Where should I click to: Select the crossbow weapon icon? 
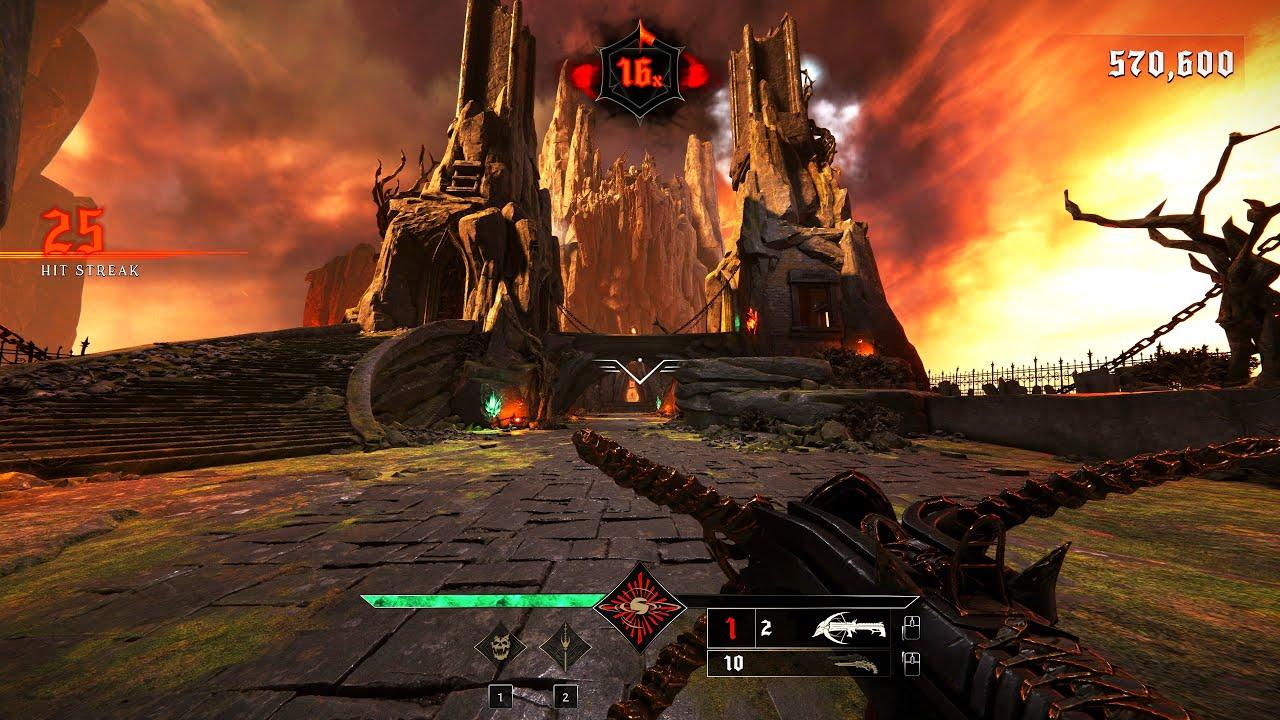[851, 626]
